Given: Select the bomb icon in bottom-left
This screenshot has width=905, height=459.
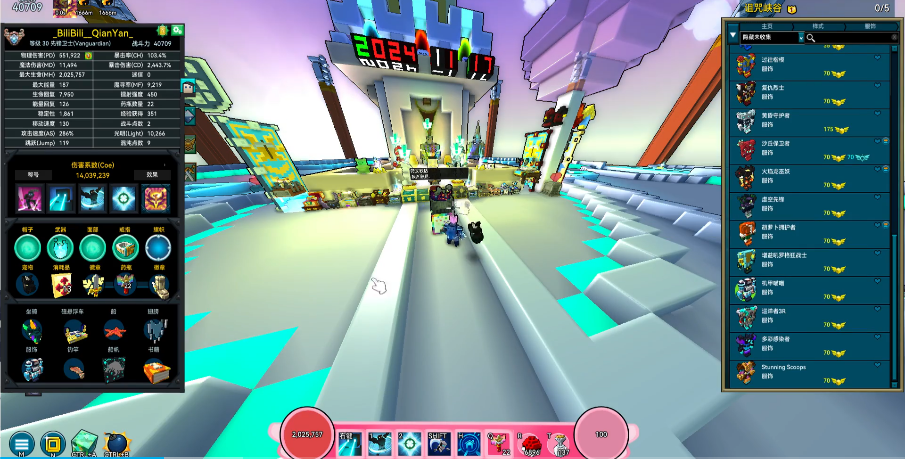Looking at the screenshot, I should click(x=117, y=442).
